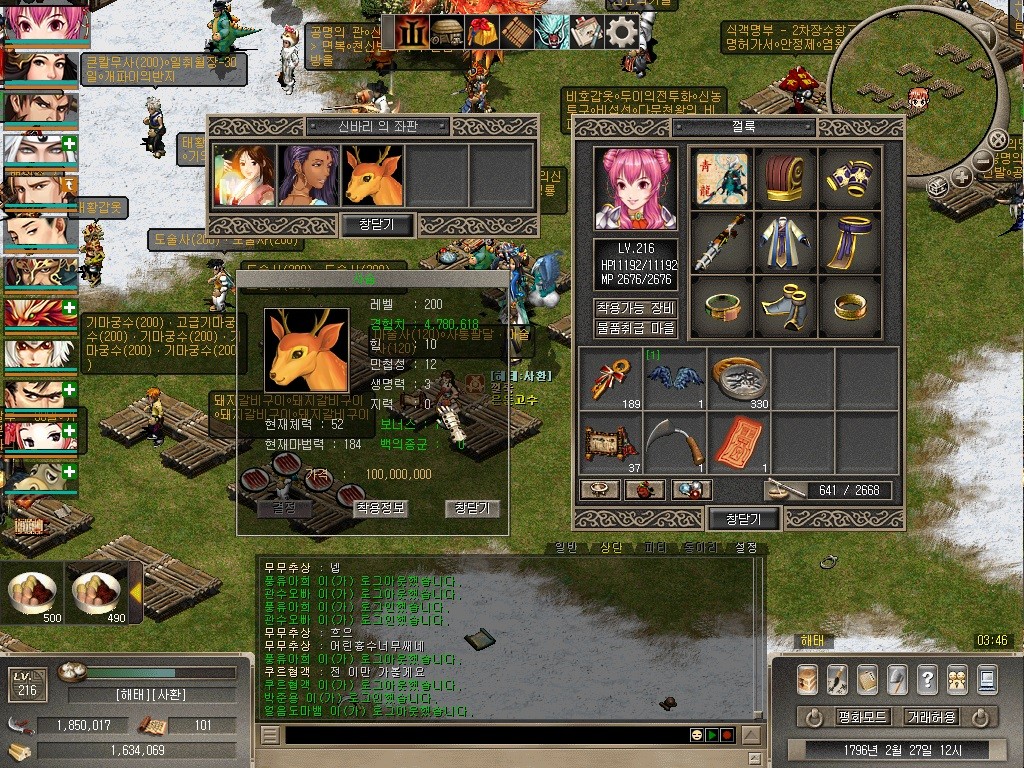Viewport: 1024px width, 768px height.
Task: Click the 착용정보 button in the deer panel
Action: click(380, 508)
